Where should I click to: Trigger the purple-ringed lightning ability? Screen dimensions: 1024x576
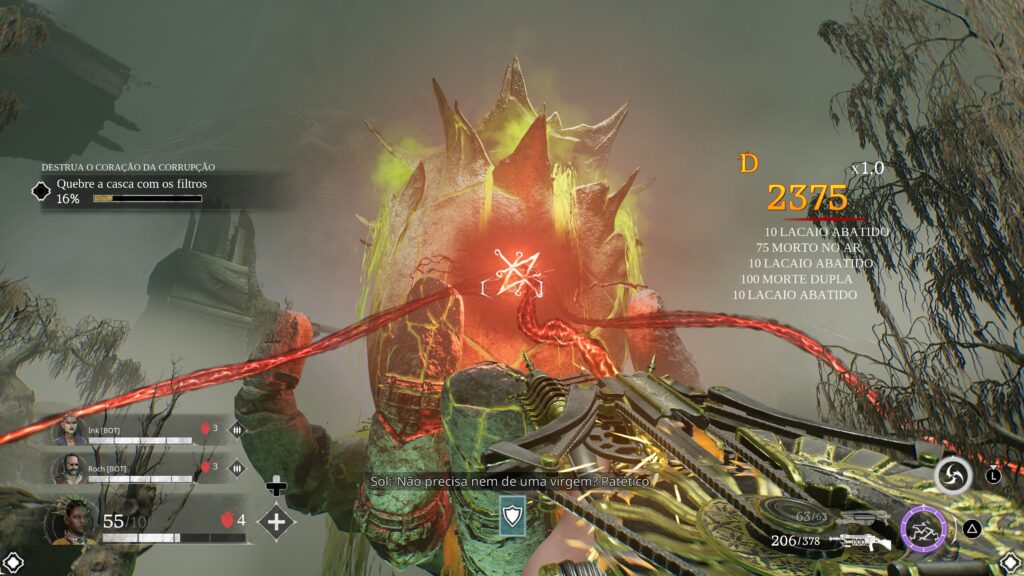[923, 529]
